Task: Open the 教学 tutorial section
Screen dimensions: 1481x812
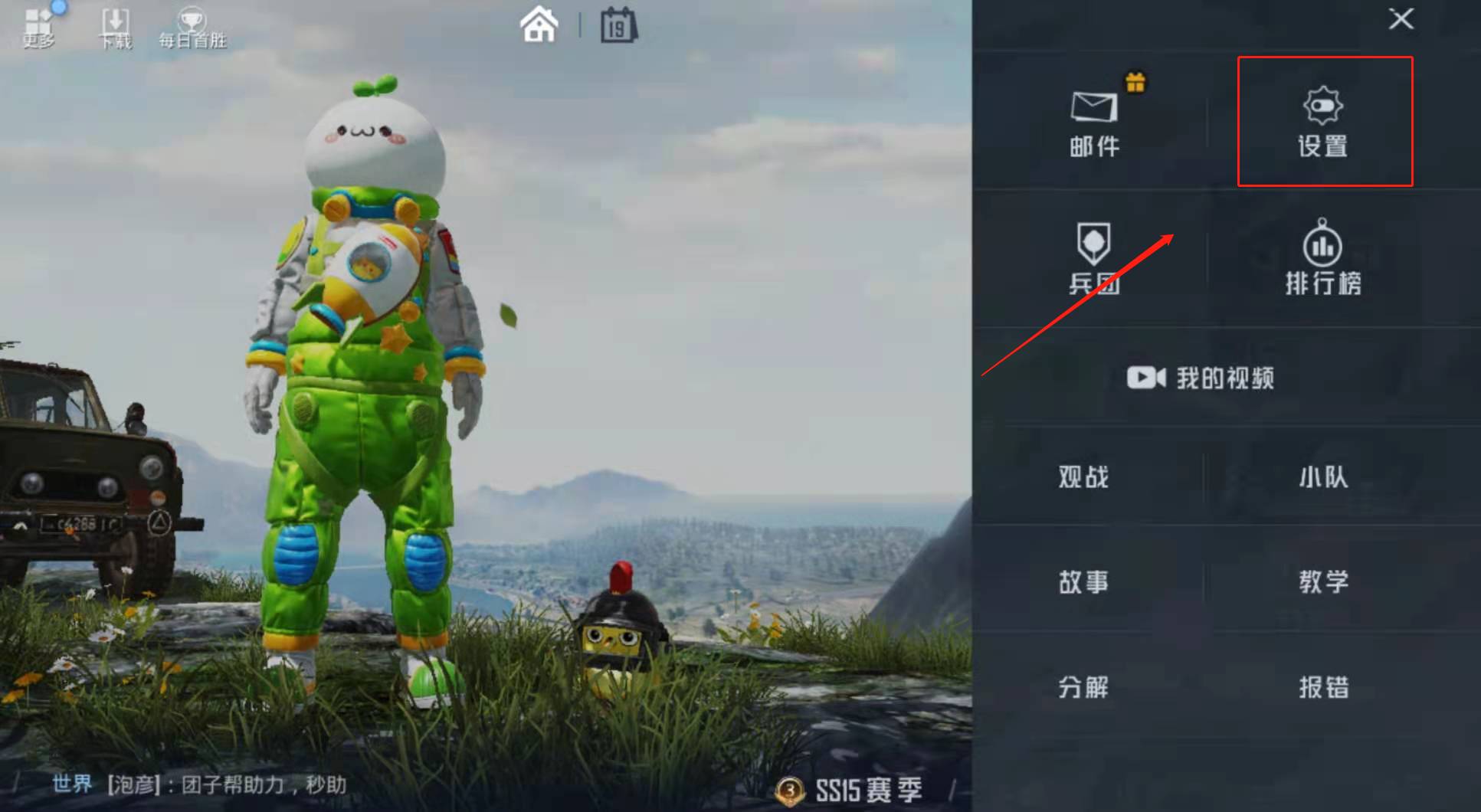Action: coord(1323,583)
